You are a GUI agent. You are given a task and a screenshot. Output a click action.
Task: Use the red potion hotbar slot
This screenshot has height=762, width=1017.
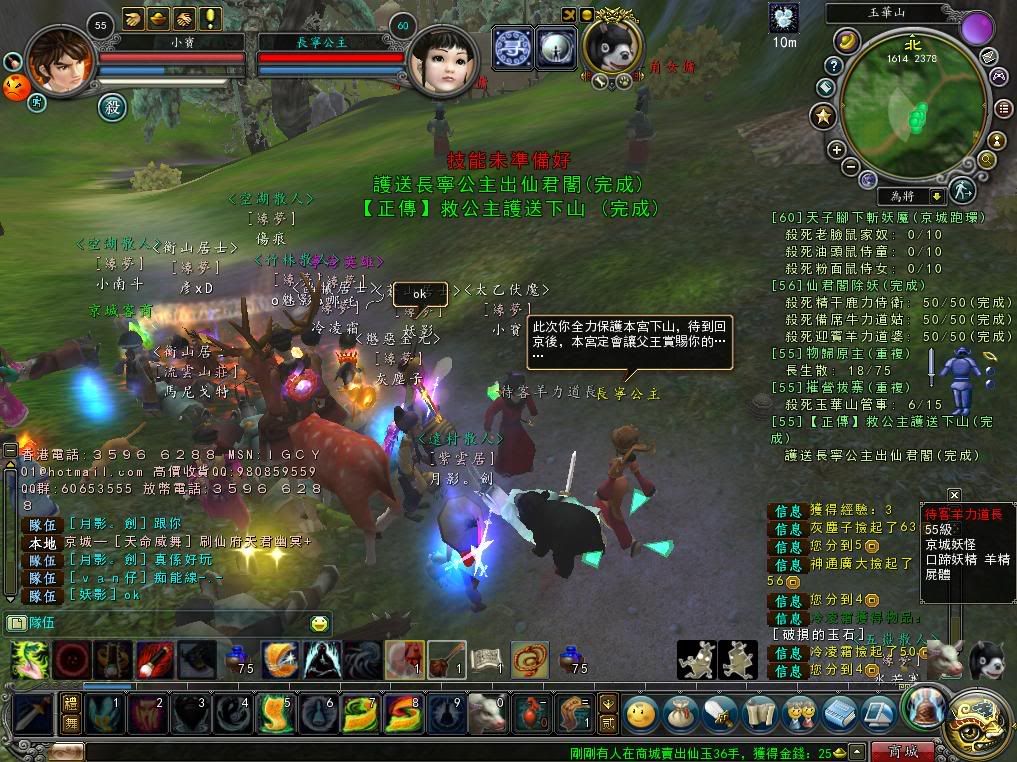(x=530, y=715)
